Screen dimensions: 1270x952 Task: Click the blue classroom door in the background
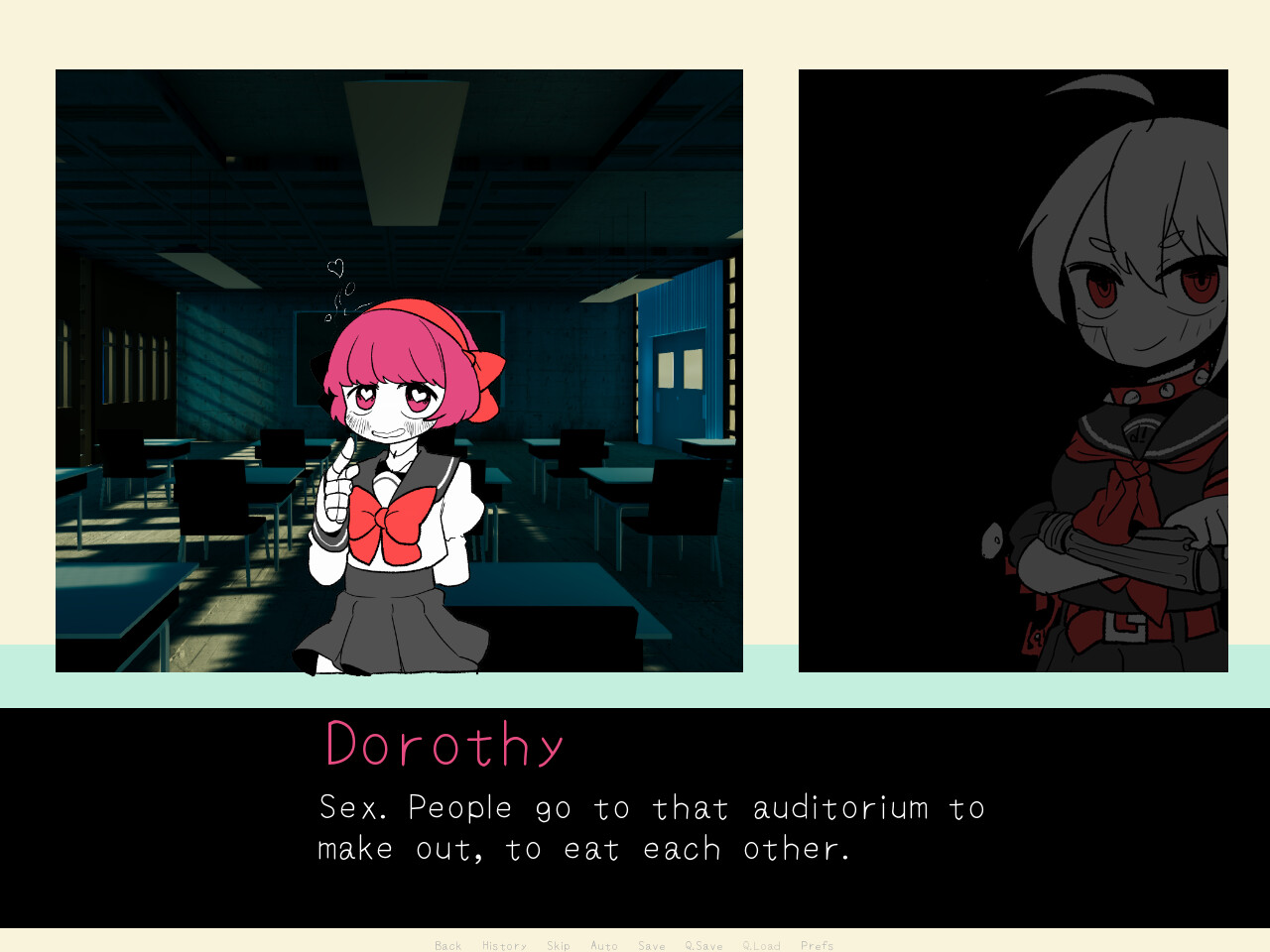point(680,387)
